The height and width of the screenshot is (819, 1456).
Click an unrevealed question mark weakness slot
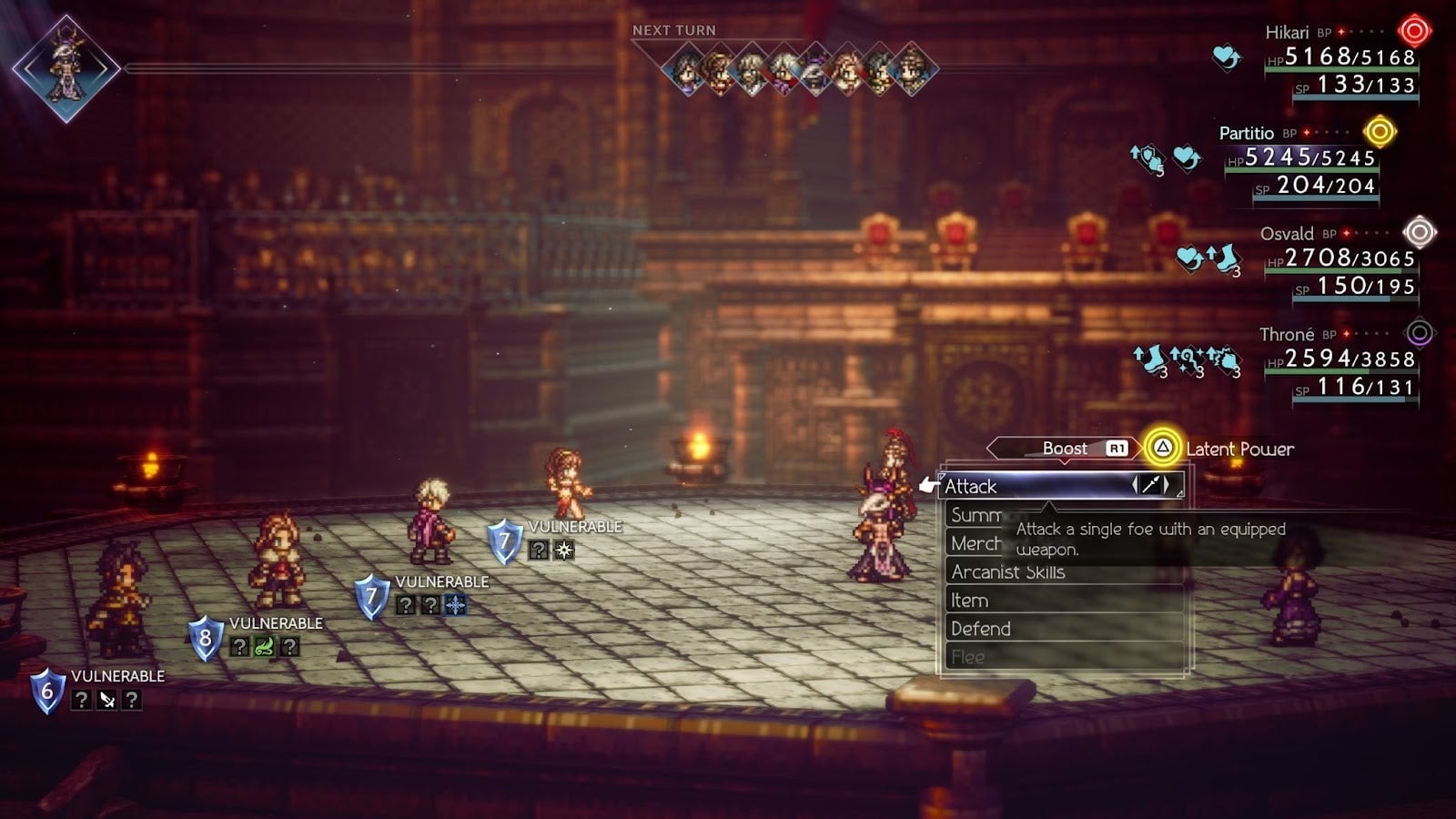(x=406, y=604)
